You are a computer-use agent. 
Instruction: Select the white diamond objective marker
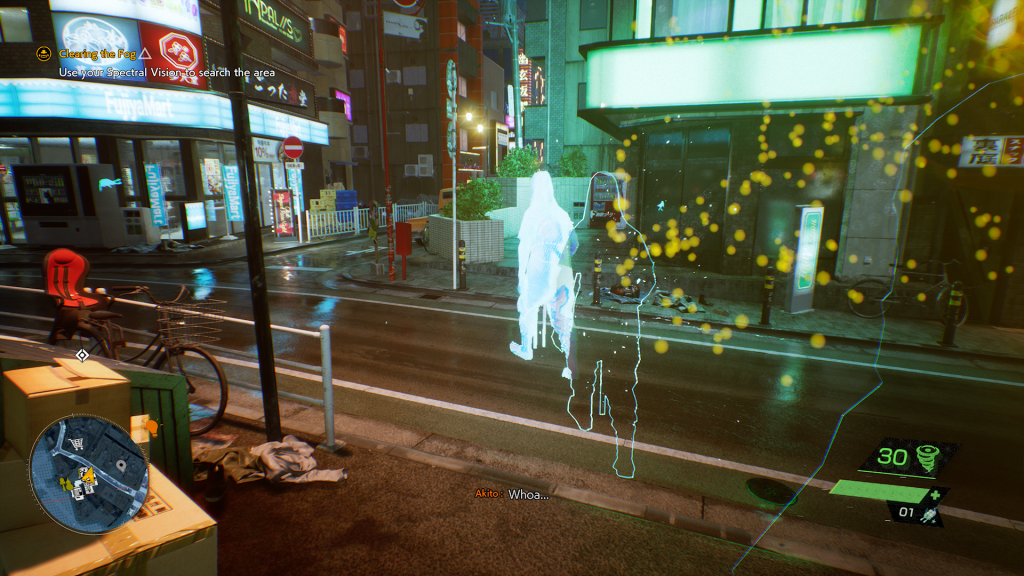point(83,354)
